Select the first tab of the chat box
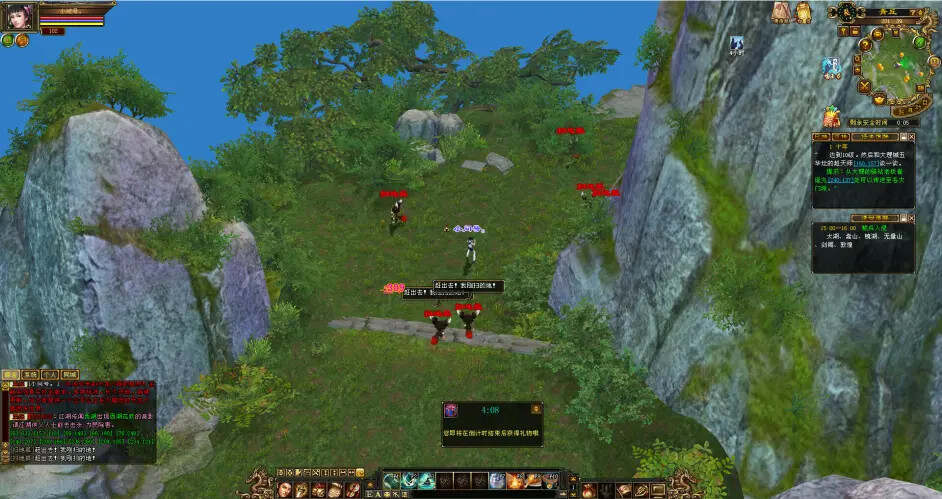Viewport: 942px width, 499px height. click(x=11, y=374)
